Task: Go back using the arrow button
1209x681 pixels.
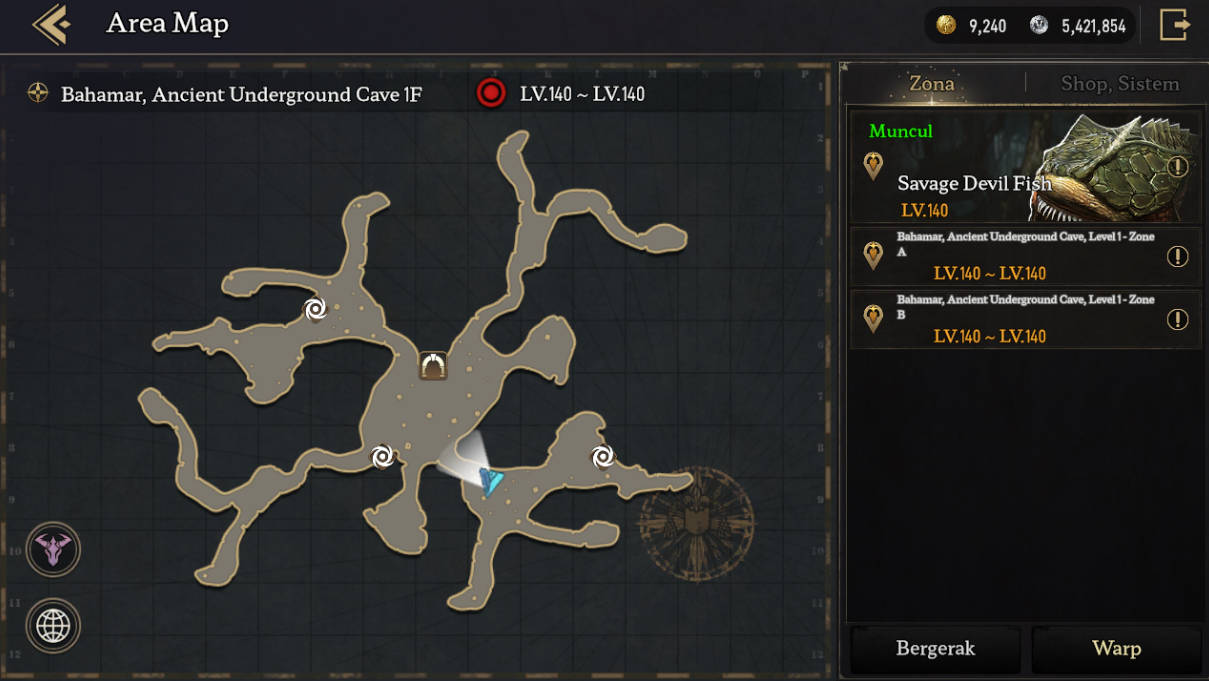Action: [51, 25]
